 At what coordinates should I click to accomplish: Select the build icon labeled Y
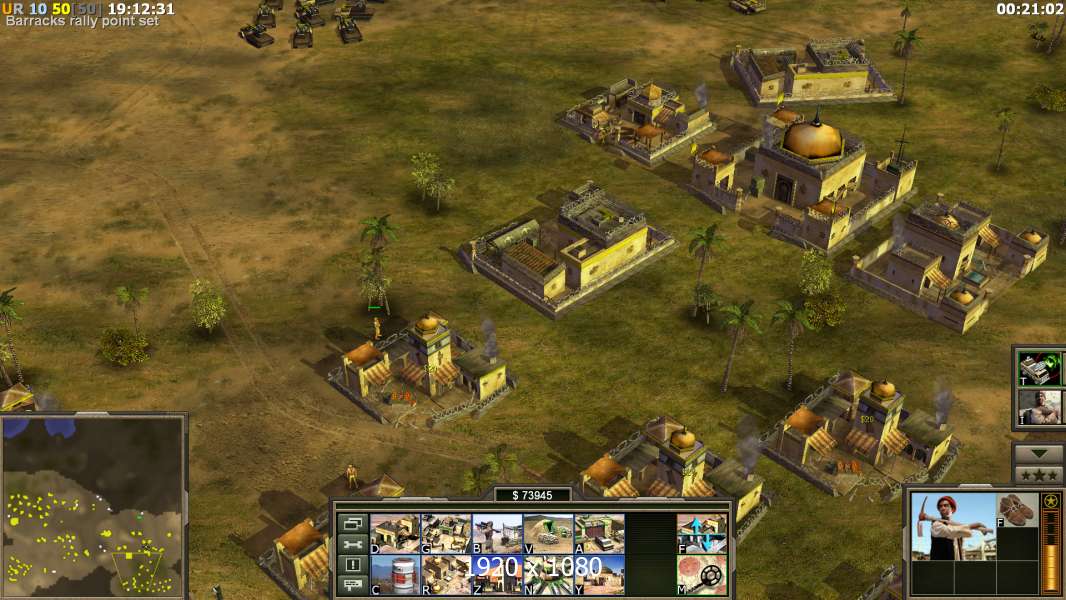click(599, 574)
